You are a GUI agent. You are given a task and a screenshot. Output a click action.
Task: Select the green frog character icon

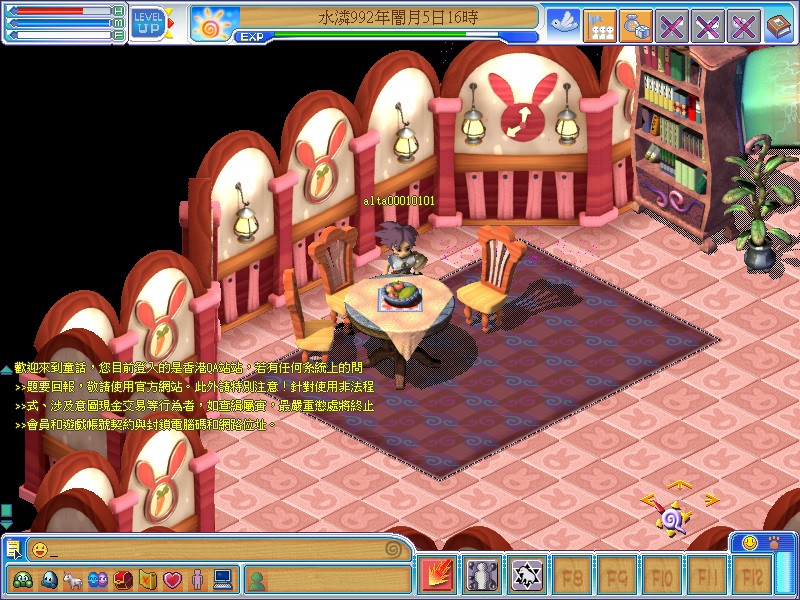click(x=22, y=579)
